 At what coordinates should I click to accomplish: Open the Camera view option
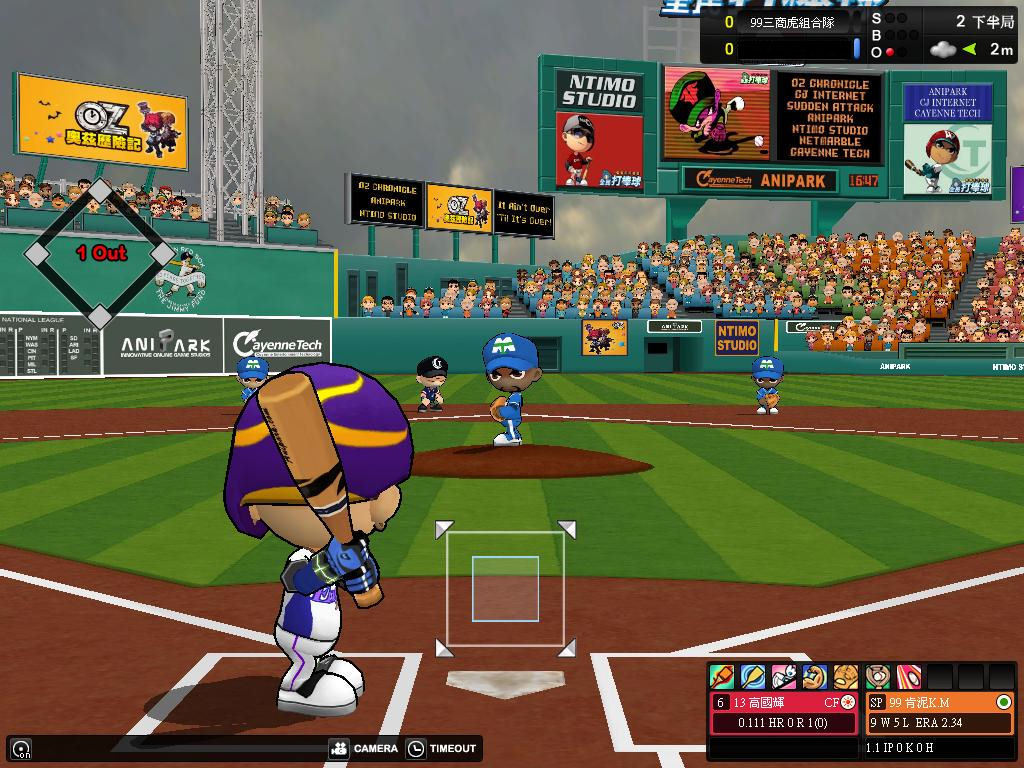pyautogui.click(x=363, y=748)
